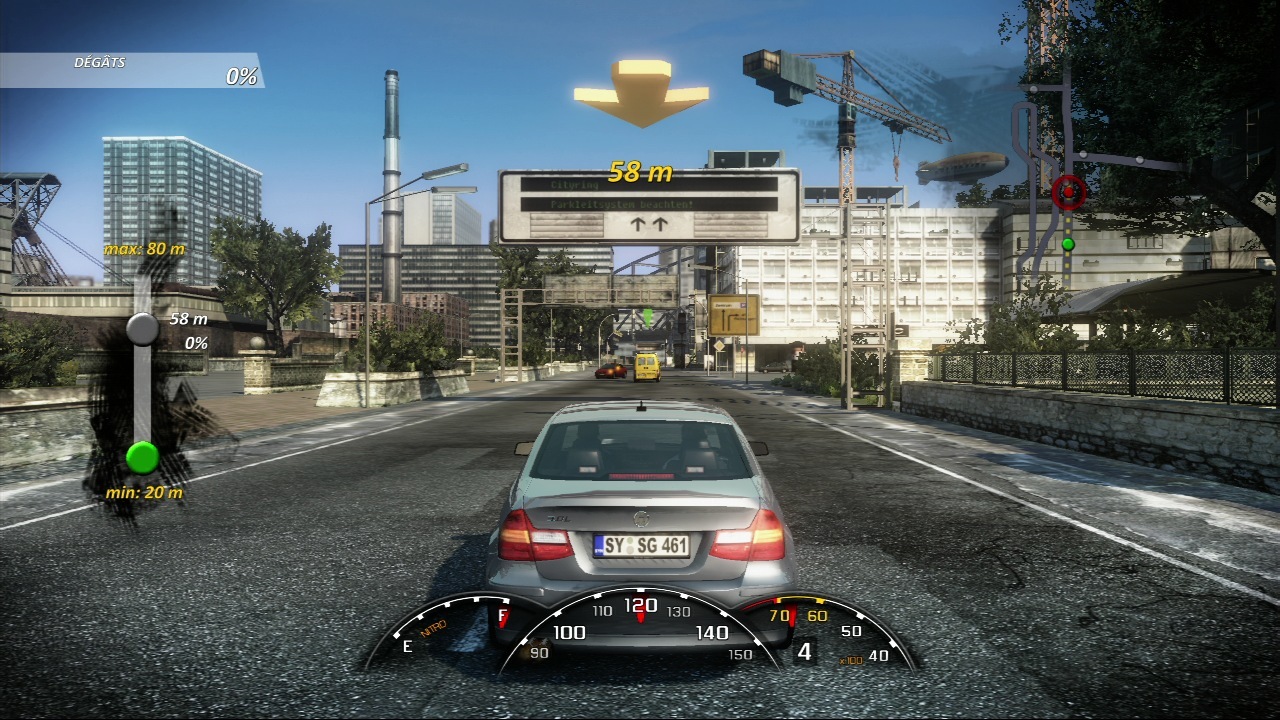1280x720 pixels.
Task: Select the red target marker on minimap
Action: click(1069, 192)
